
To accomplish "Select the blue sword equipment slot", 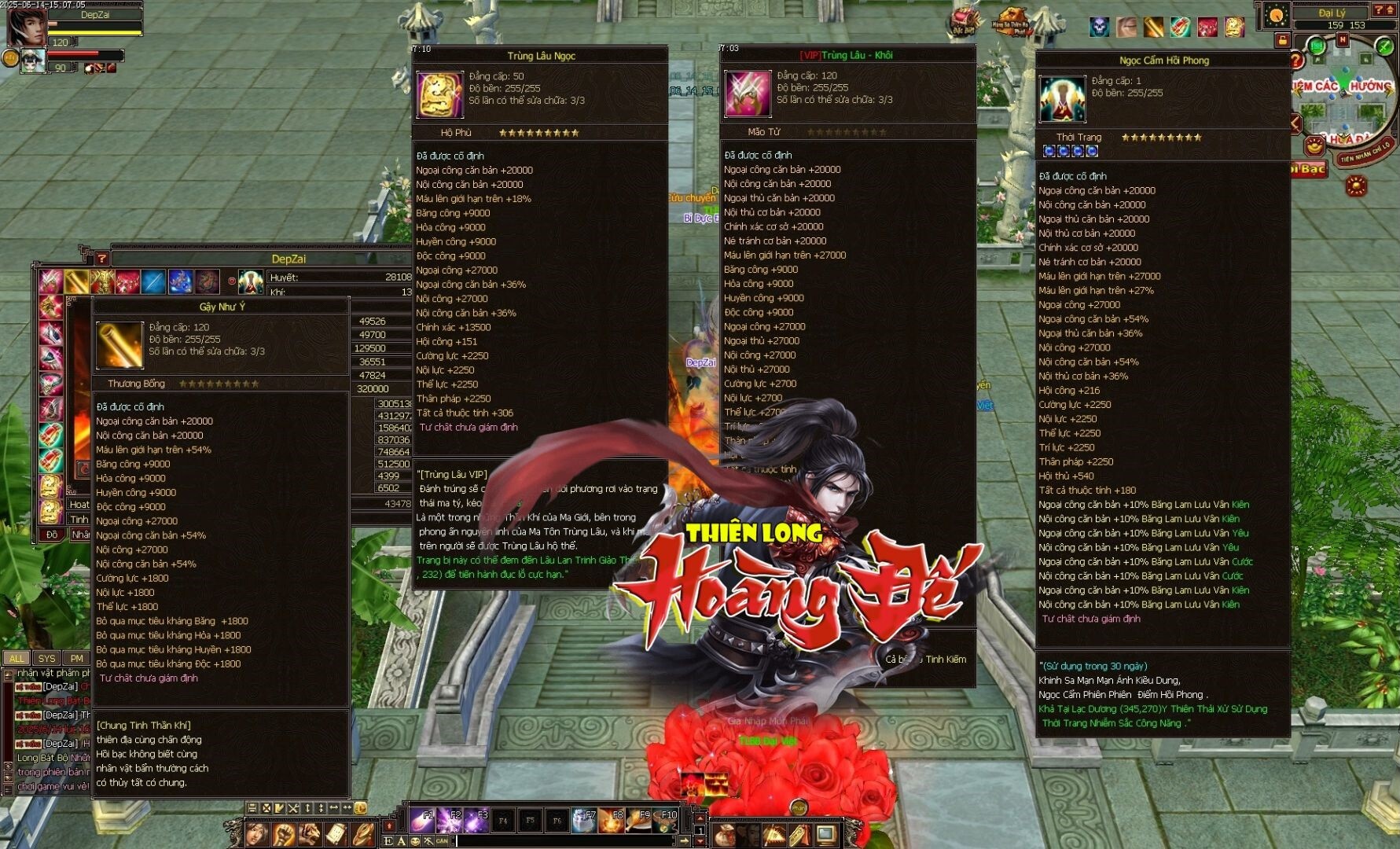I will click(153, 281).
